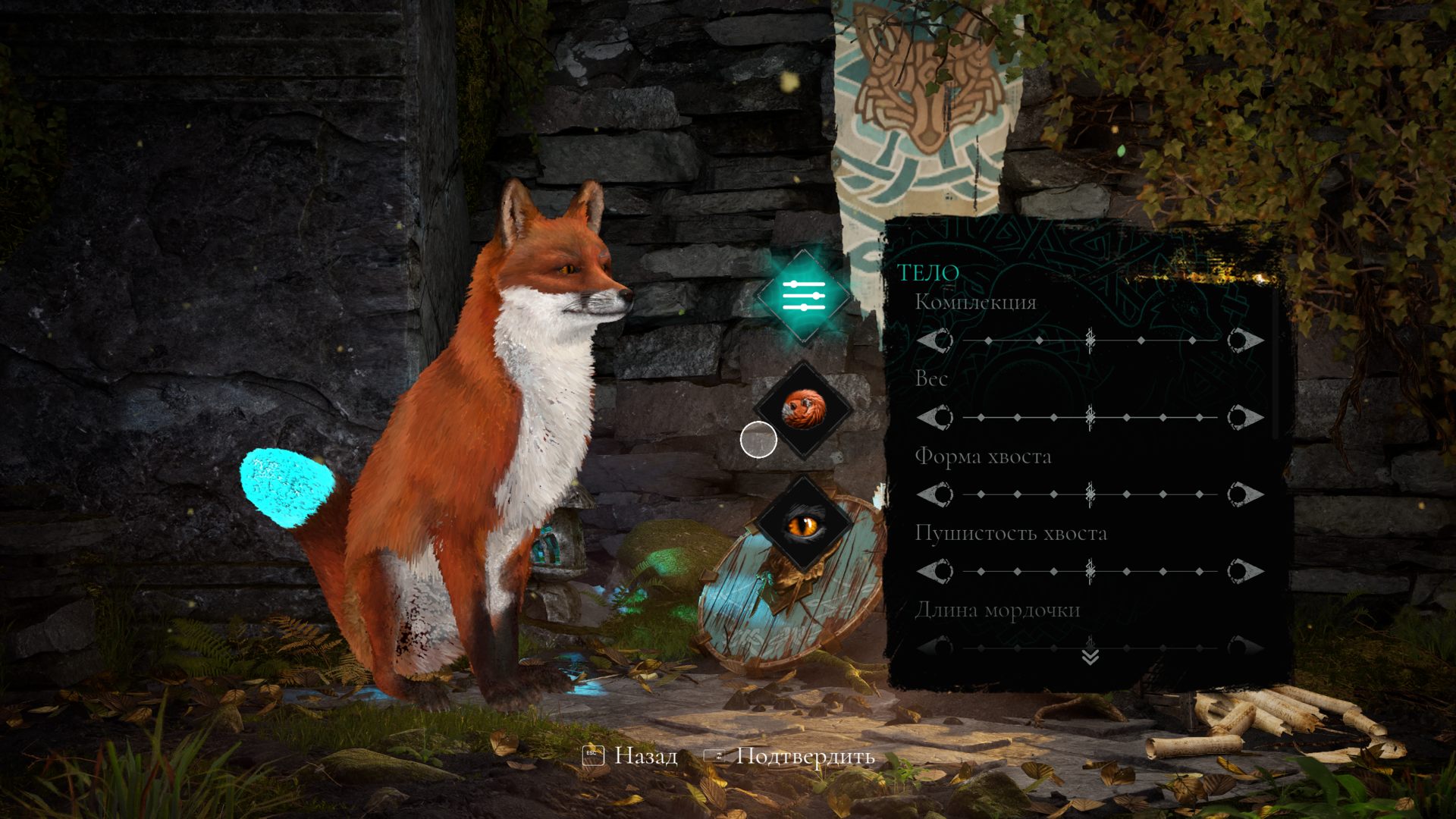Open the body sliders category tab
The height and width of the screenshot is (819, 1456).
[x=804, y=296]
